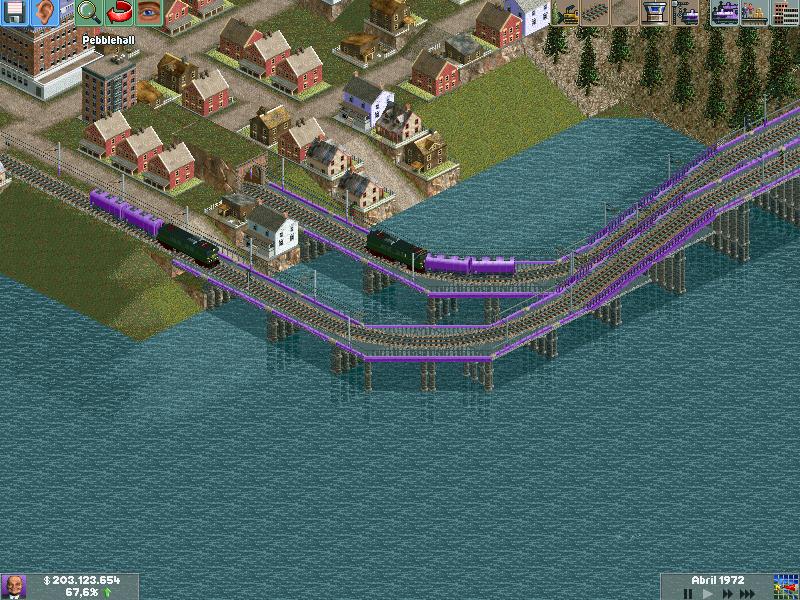Pause the game

[x=688, y=593]
